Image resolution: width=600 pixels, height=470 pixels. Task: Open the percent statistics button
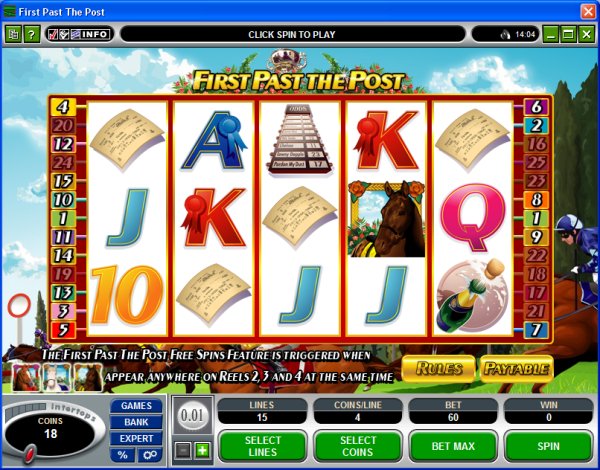tap(124, 455)
